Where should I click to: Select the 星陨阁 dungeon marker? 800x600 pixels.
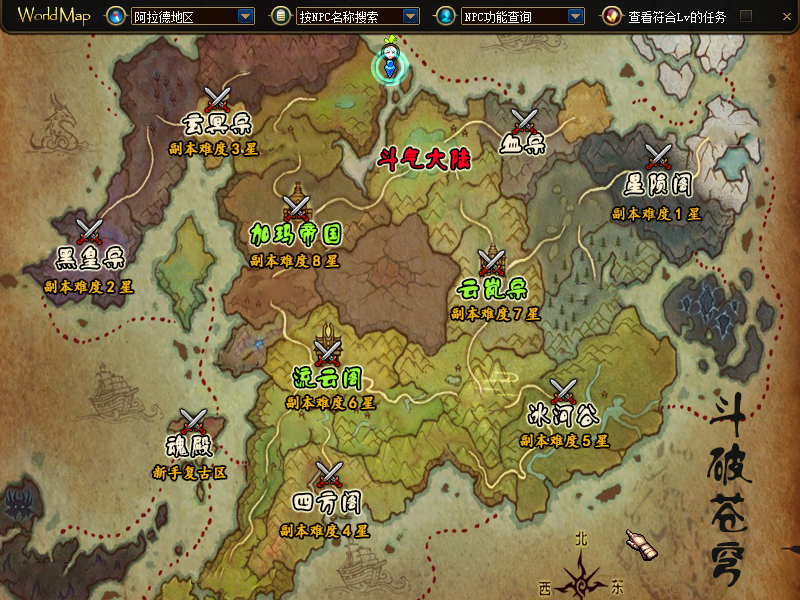pyautogui.click(x=658, y=157)
